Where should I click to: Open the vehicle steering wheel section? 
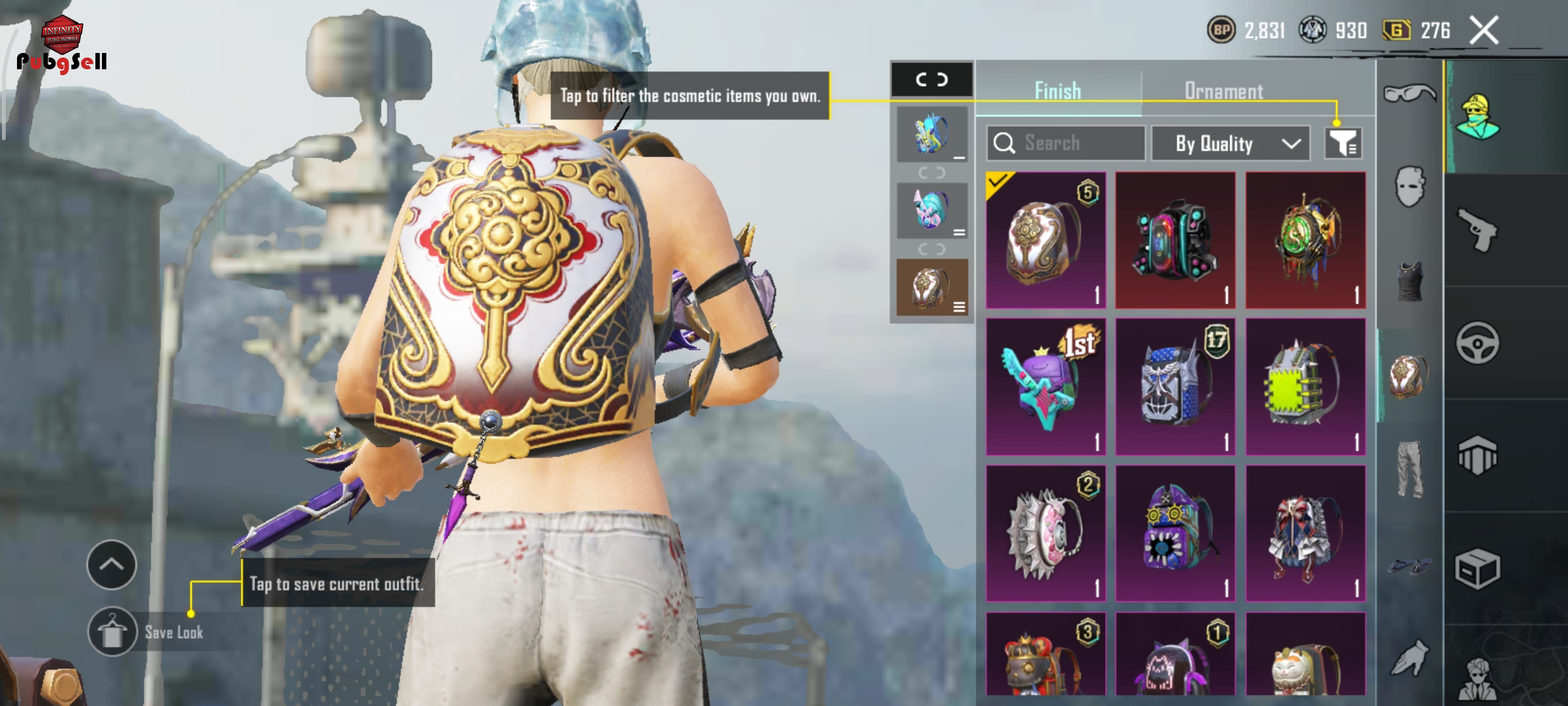(1478, 343)
